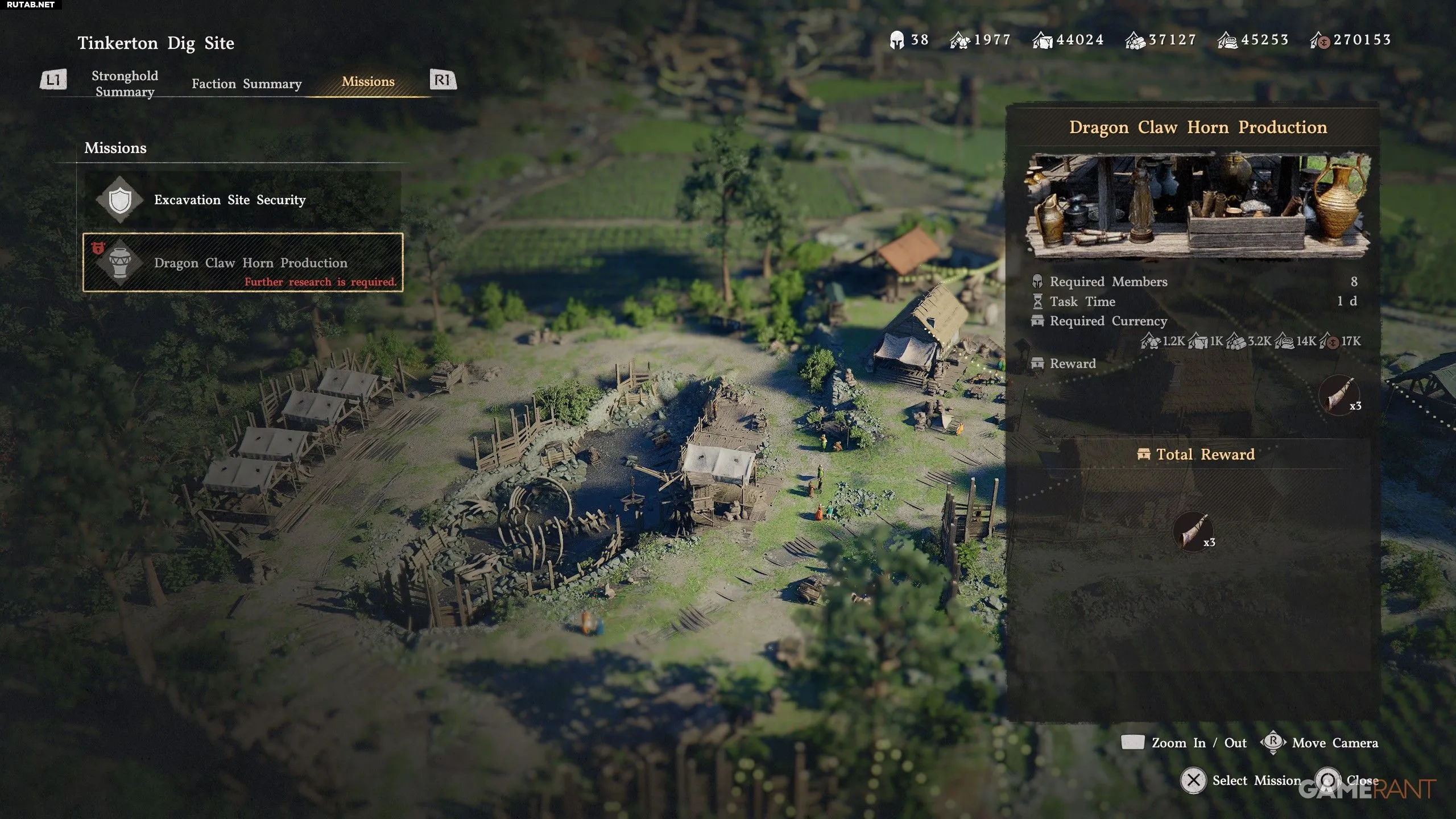The height and width of the screenshot is (819, 1456).
Task: Inspect the horn icon under Reward
Action: 1338,394
